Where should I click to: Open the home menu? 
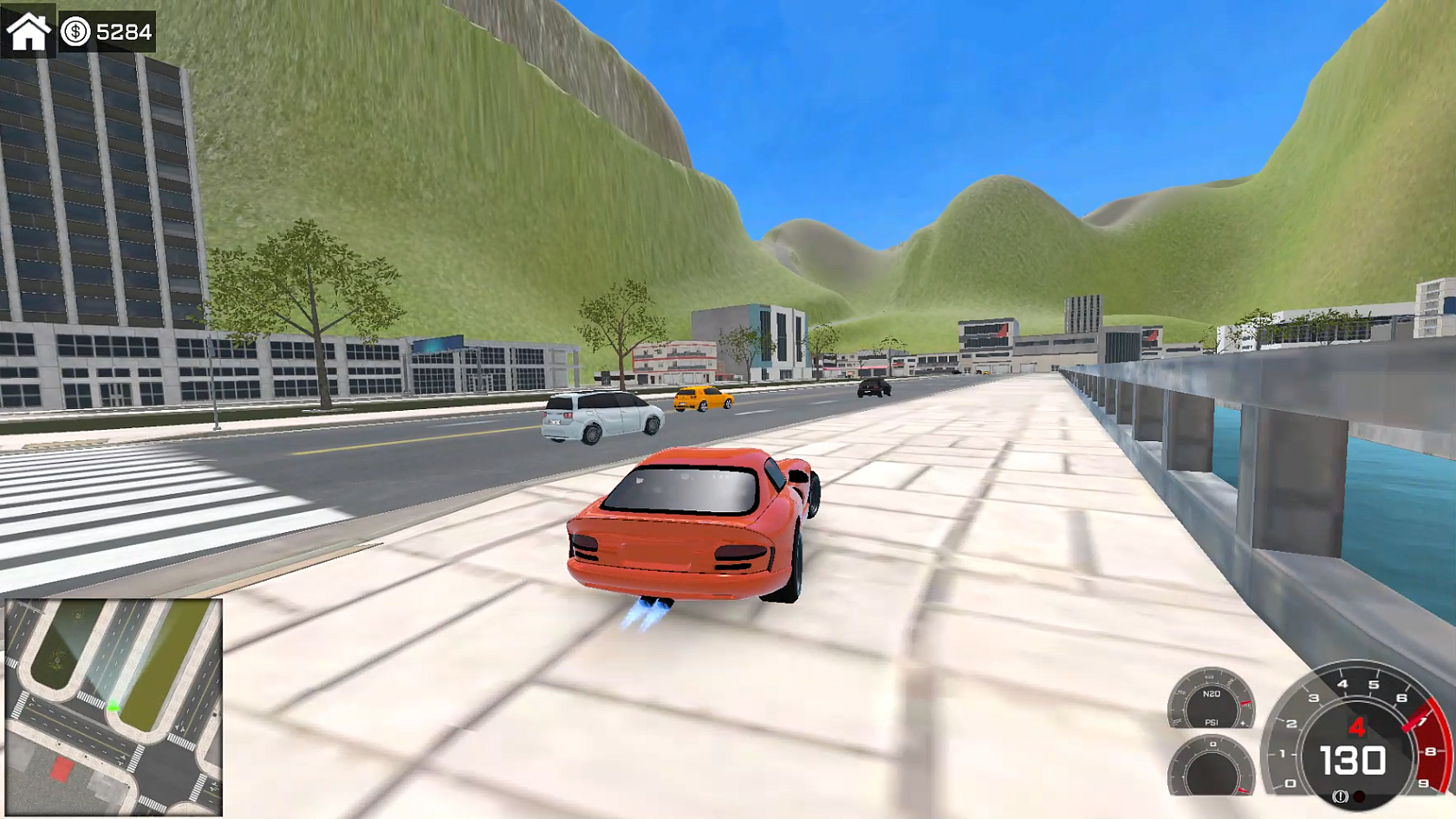pos(29,33)
